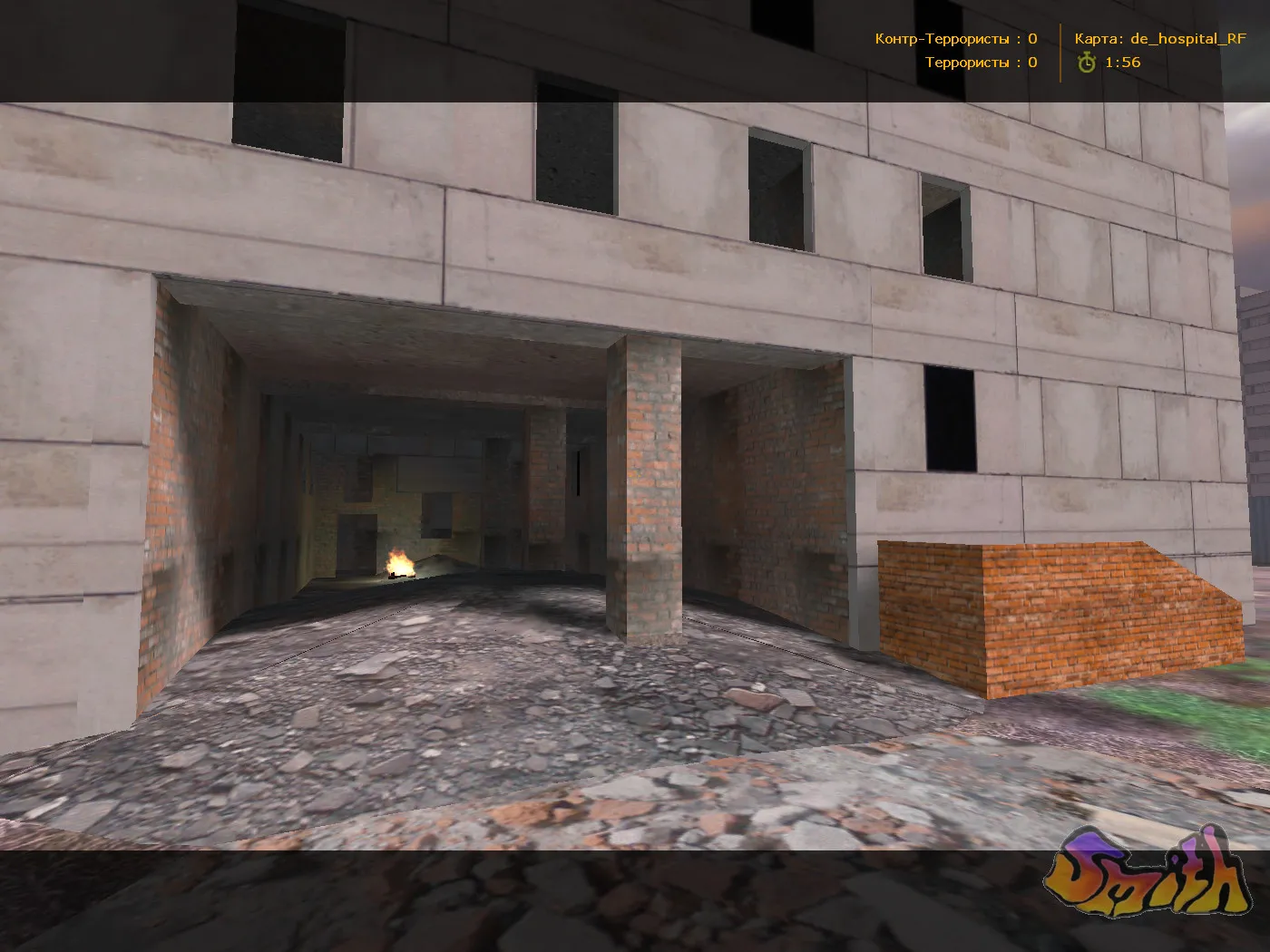Toggle the Террористы scoreboard row
Screen dimensions: 1270x952
click(978, 63)
